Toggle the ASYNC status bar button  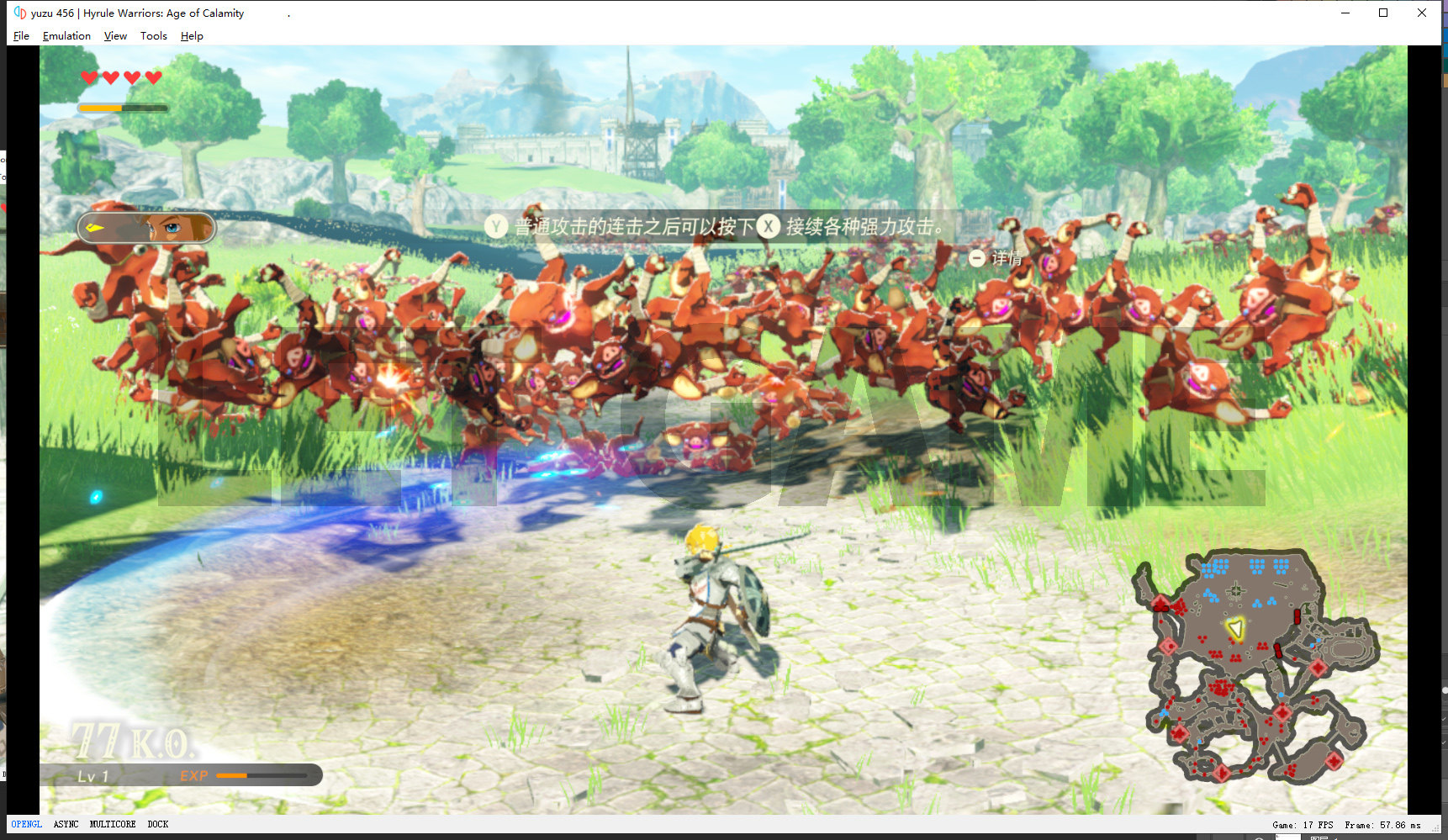click(66, 824)
